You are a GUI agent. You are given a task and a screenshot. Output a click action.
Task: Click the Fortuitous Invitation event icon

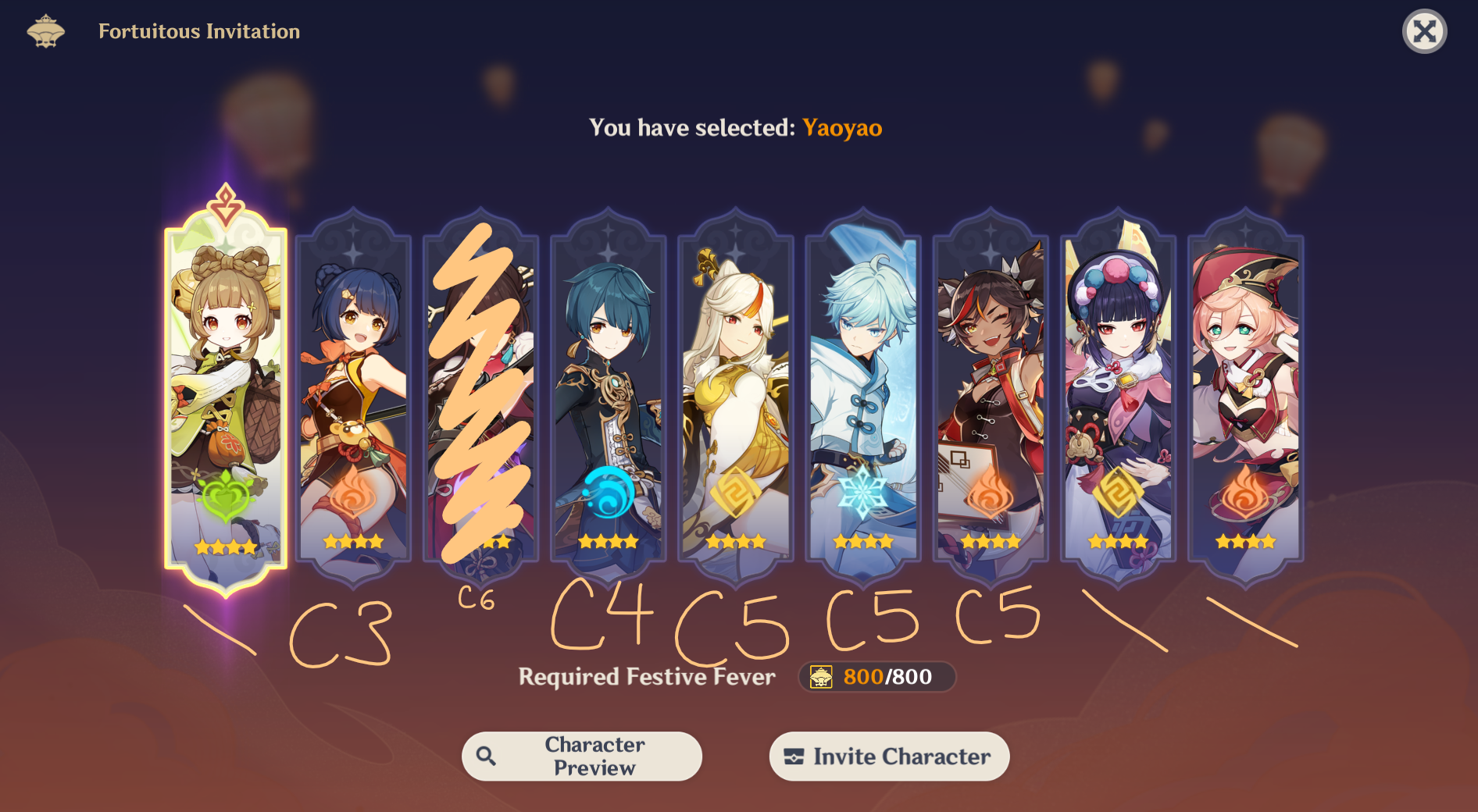[47, 31]
